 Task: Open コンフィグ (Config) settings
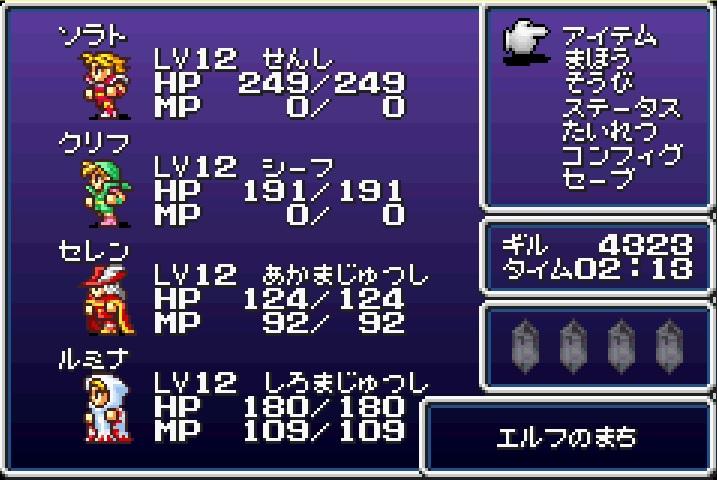pos(620,155)
